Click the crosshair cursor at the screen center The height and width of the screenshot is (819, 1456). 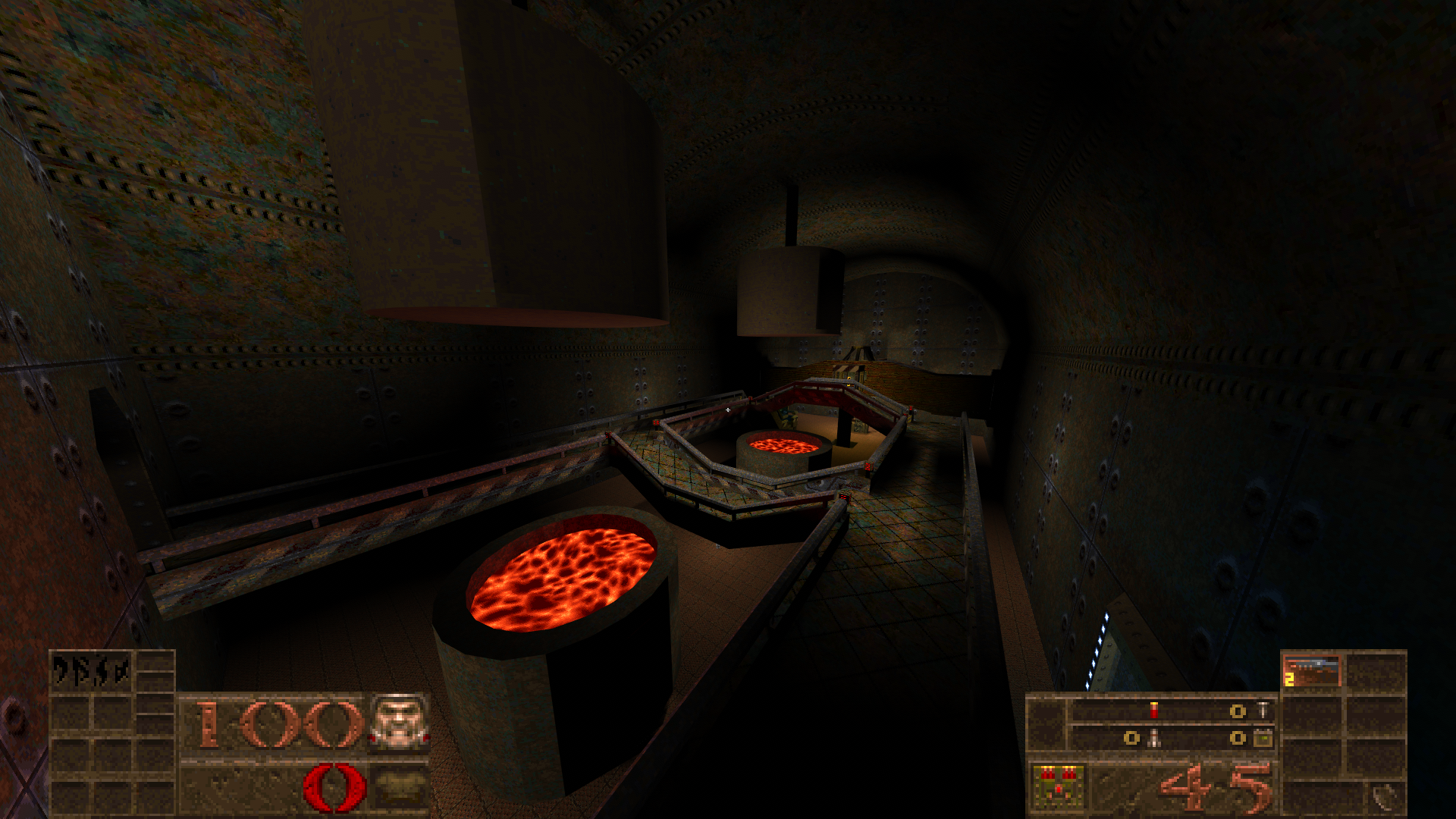(x=728, y=409)
